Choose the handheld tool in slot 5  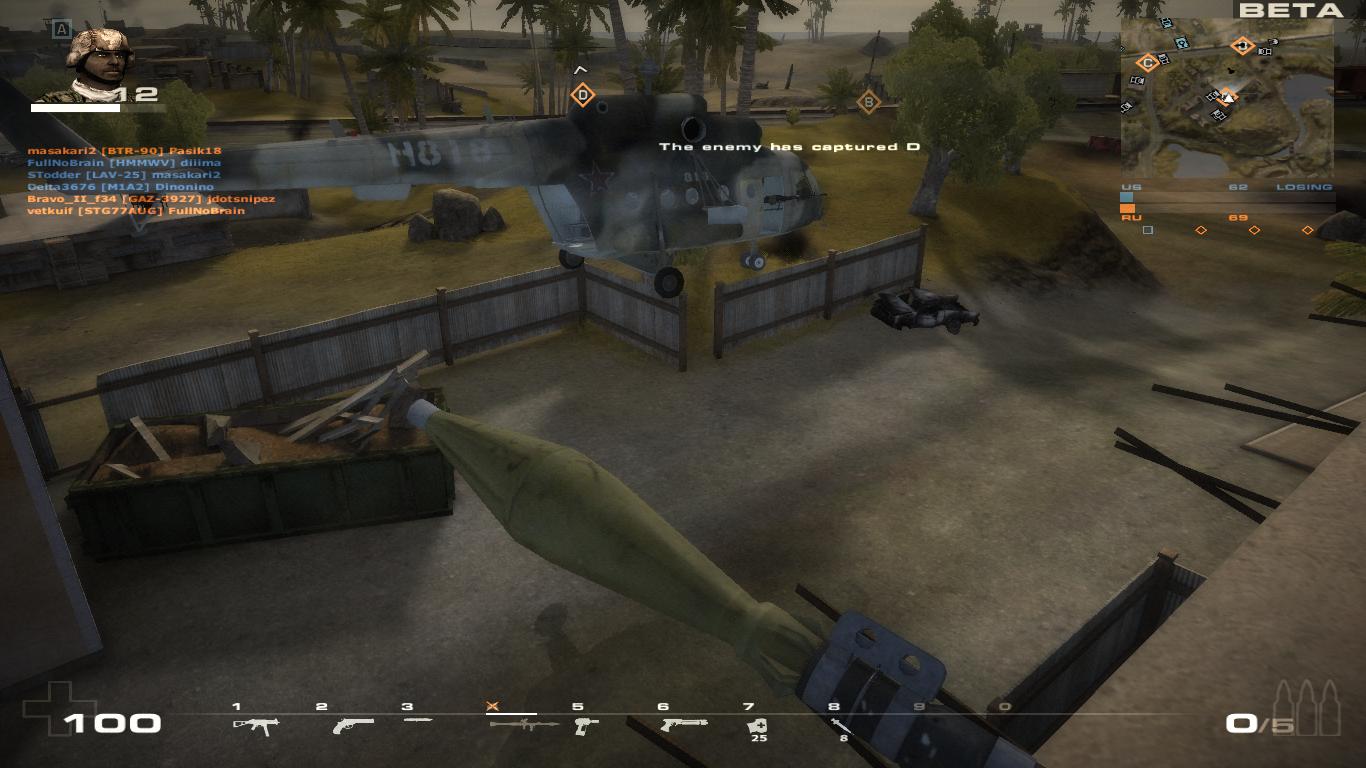tap(586, 725)
